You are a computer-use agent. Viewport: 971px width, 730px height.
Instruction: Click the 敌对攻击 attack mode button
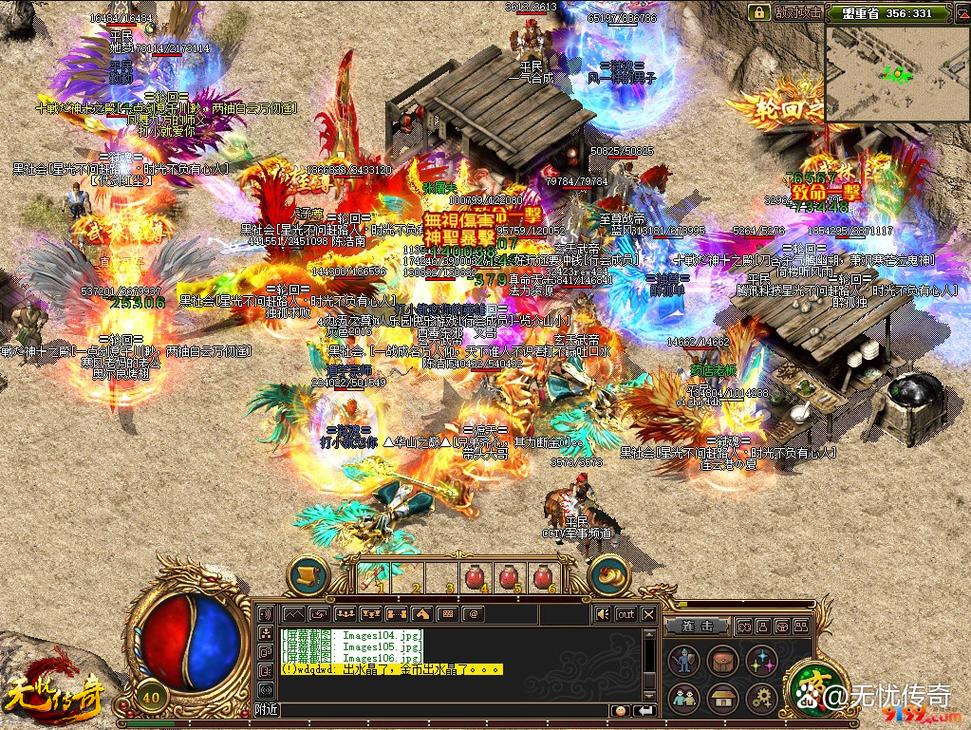[798, 12]
